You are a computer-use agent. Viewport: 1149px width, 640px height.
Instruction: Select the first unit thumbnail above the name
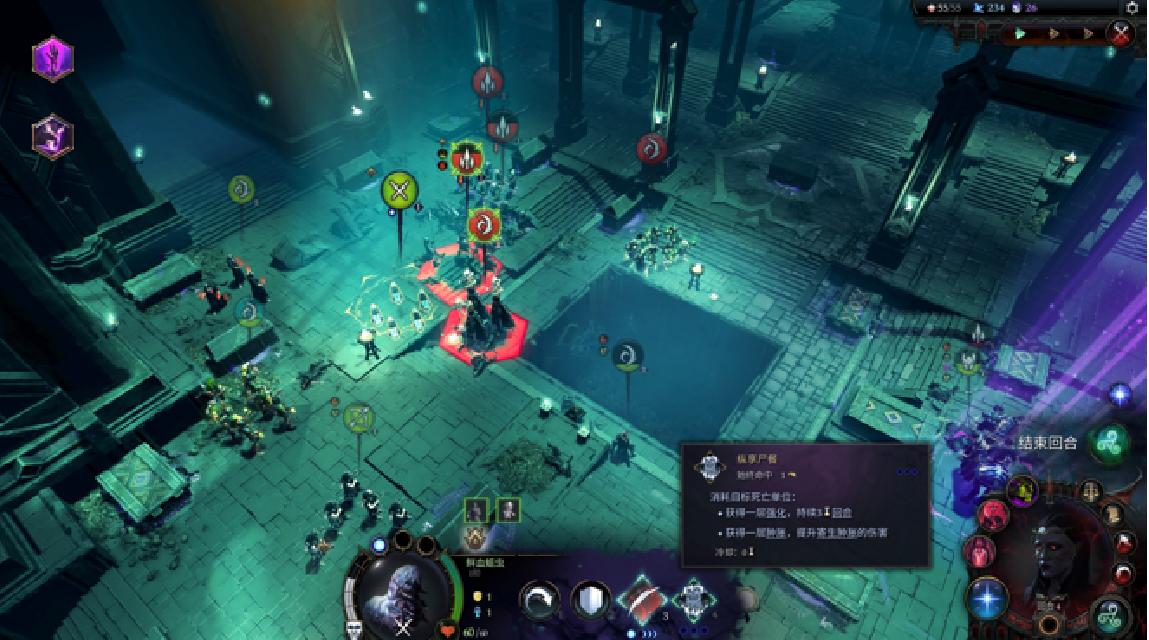pos(476,510)
